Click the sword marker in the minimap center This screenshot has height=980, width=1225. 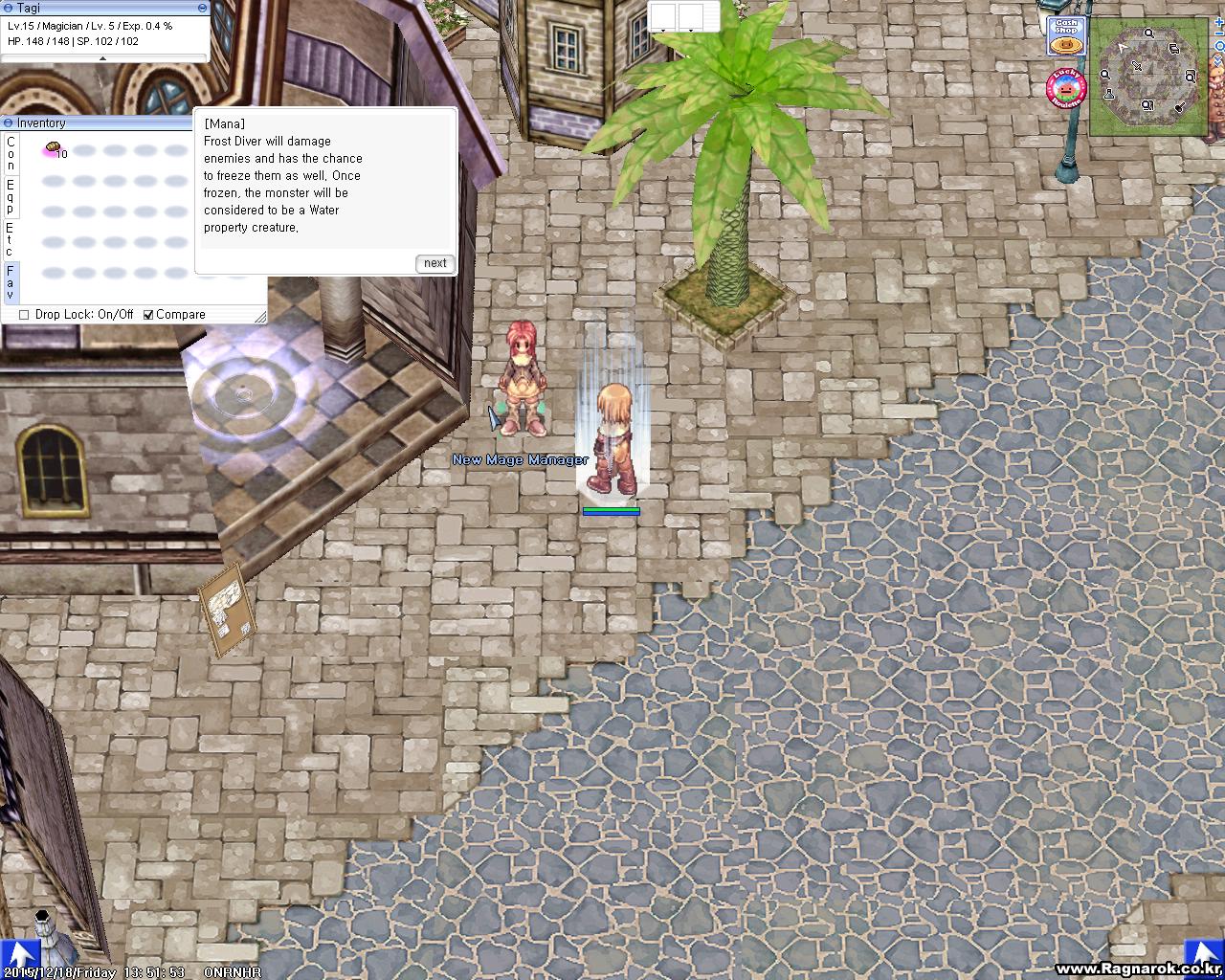(1137, 65)
